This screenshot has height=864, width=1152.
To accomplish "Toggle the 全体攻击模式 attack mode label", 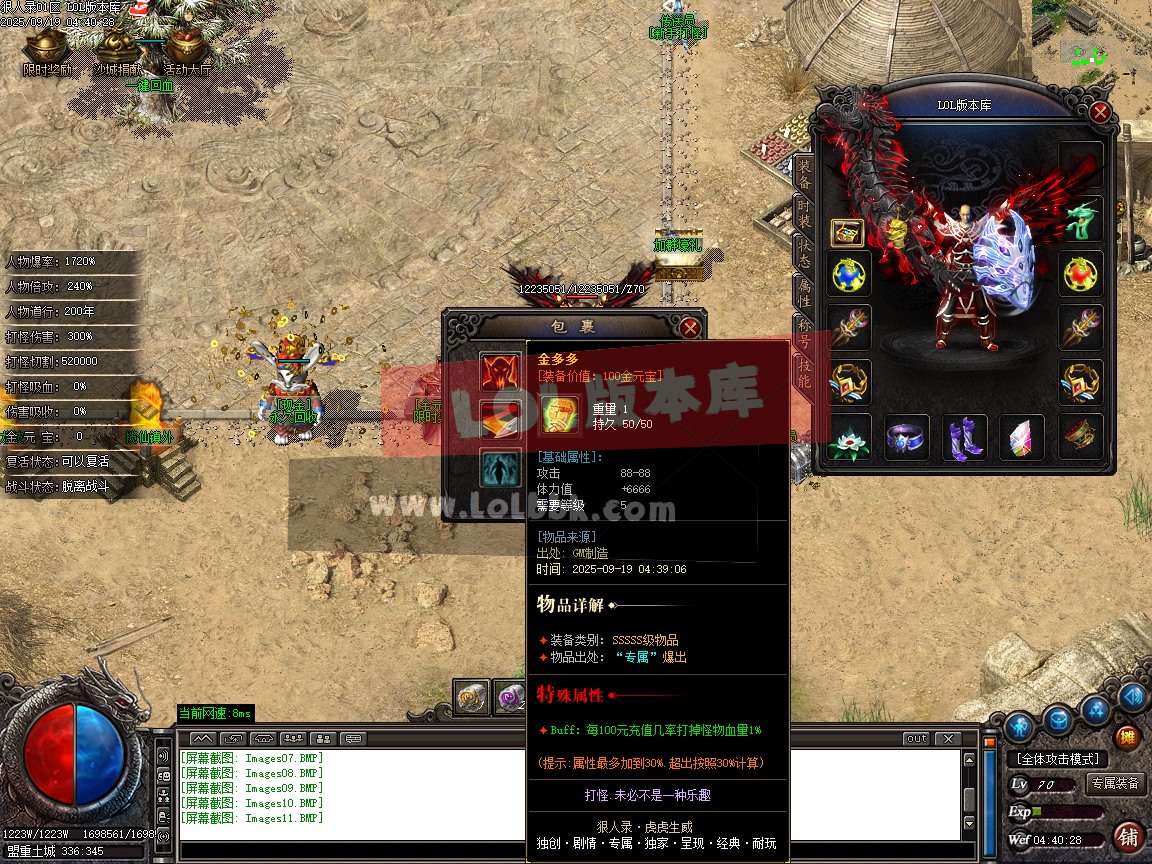I will point(1058,759).
